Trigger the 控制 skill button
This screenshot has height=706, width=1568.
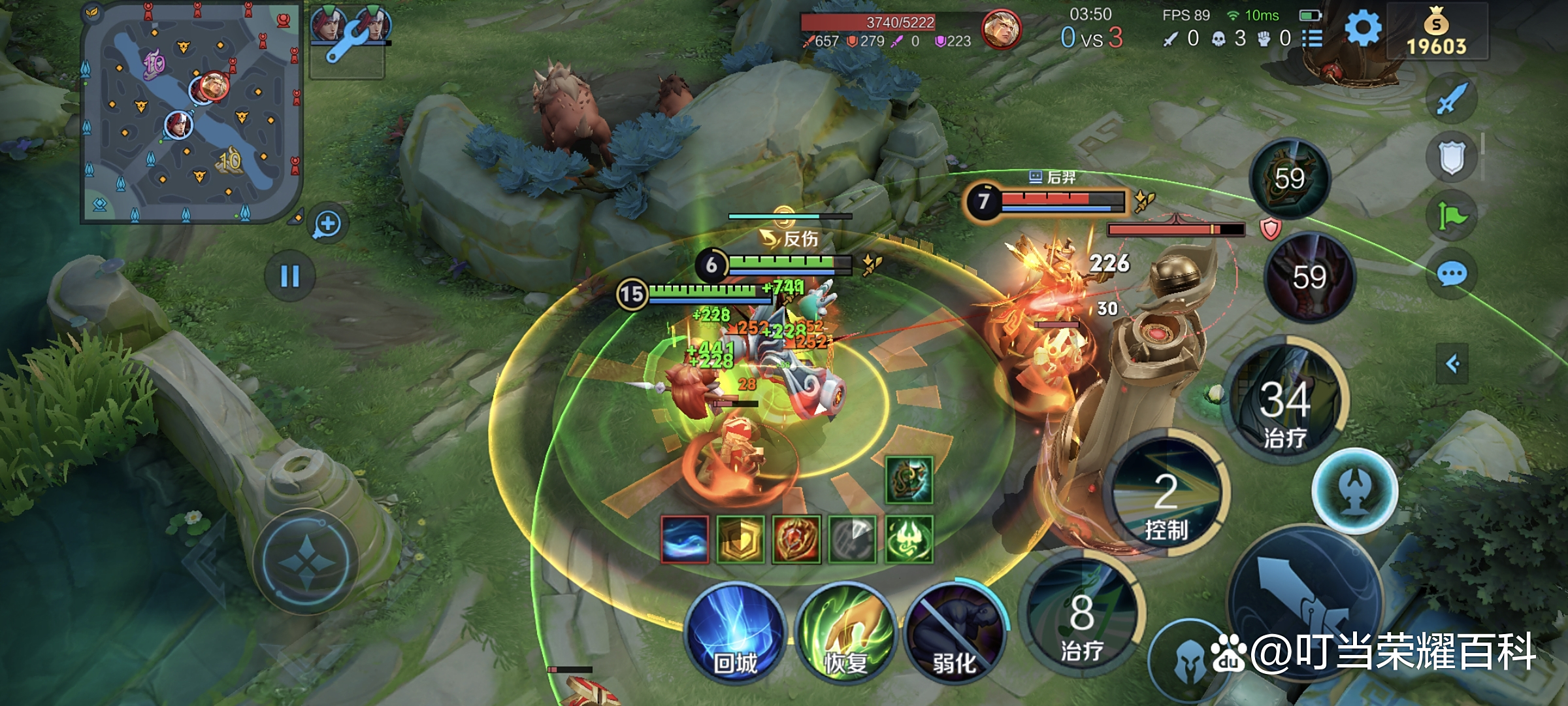click(x=1167, y=494)
